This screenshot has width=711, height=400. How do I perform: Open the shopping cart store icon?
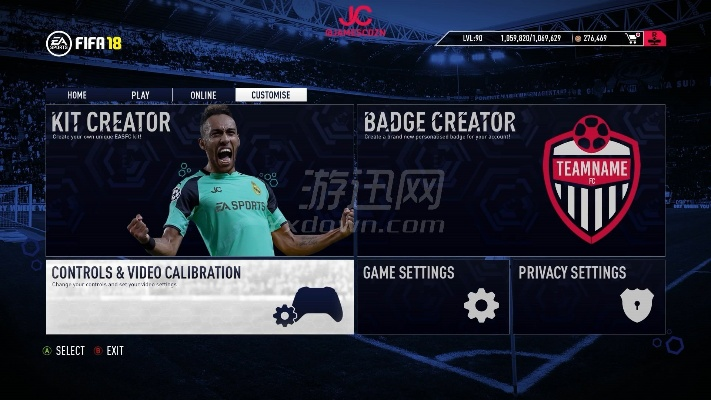point(632,39)
